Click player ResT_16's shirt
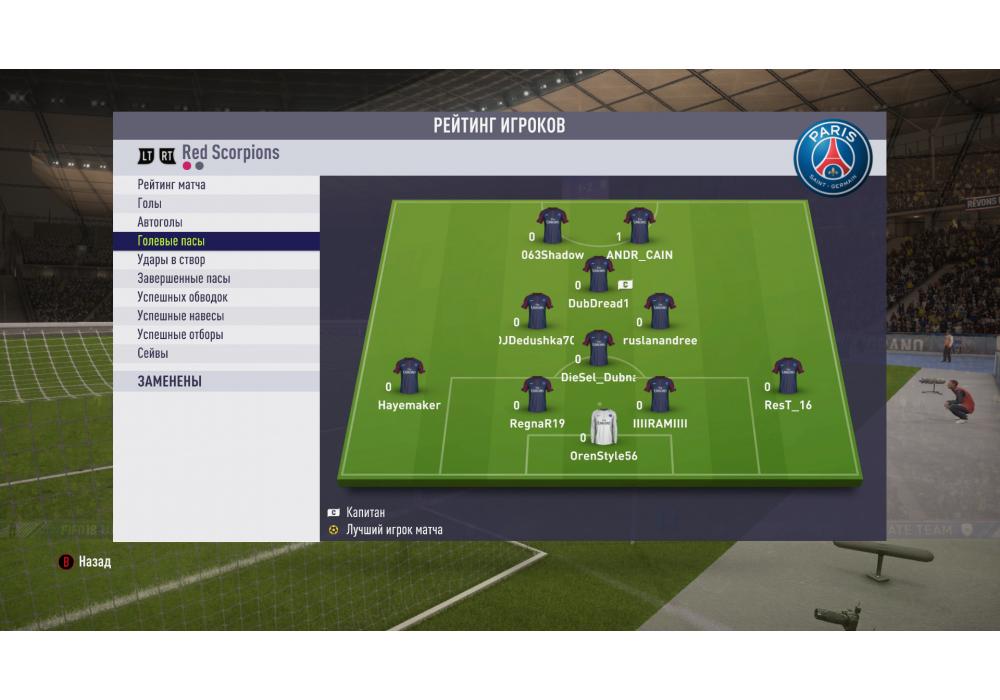The width and height of the screenshot is (1000, 700). (x=788, y=376)
